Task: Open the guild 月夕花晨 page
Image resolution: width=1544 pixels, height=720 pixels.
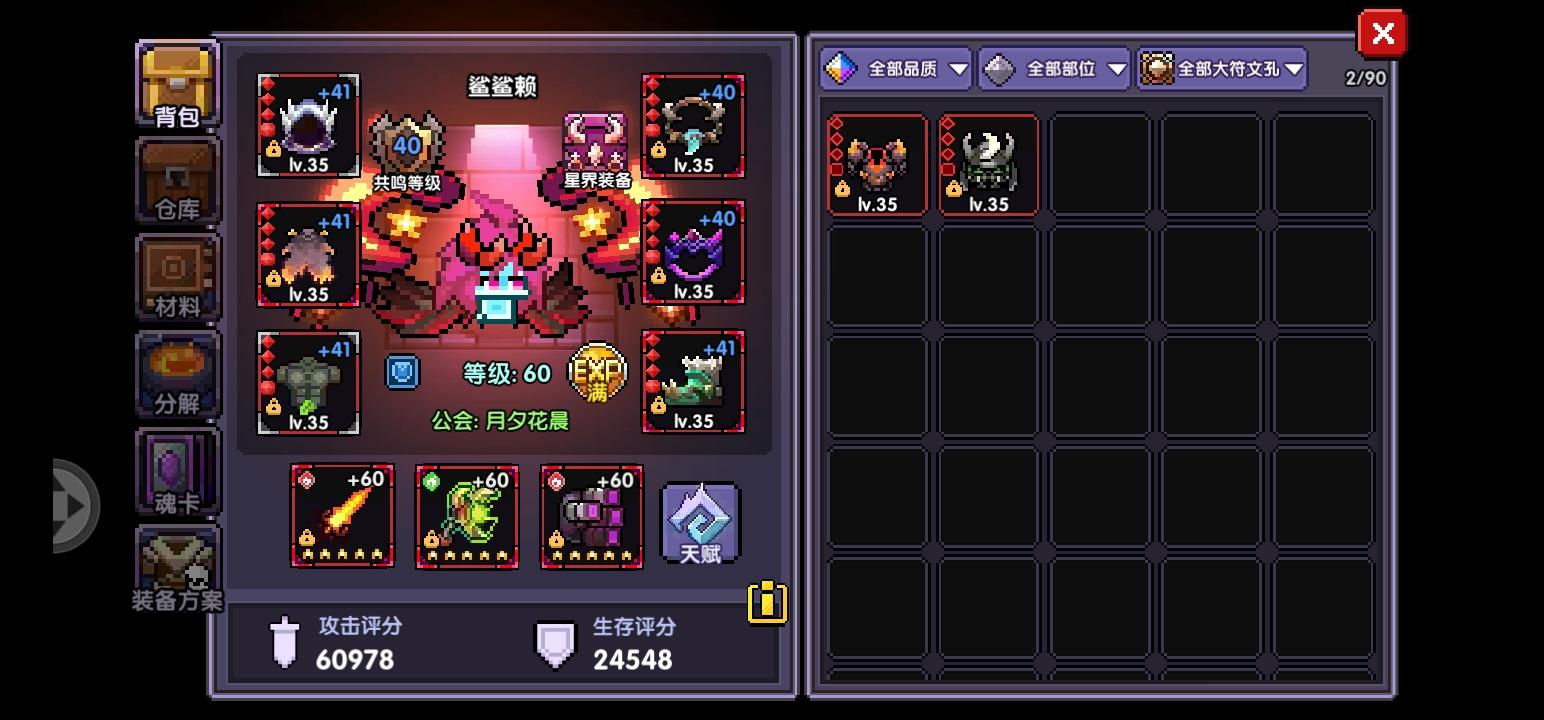Action: point(501,422)
